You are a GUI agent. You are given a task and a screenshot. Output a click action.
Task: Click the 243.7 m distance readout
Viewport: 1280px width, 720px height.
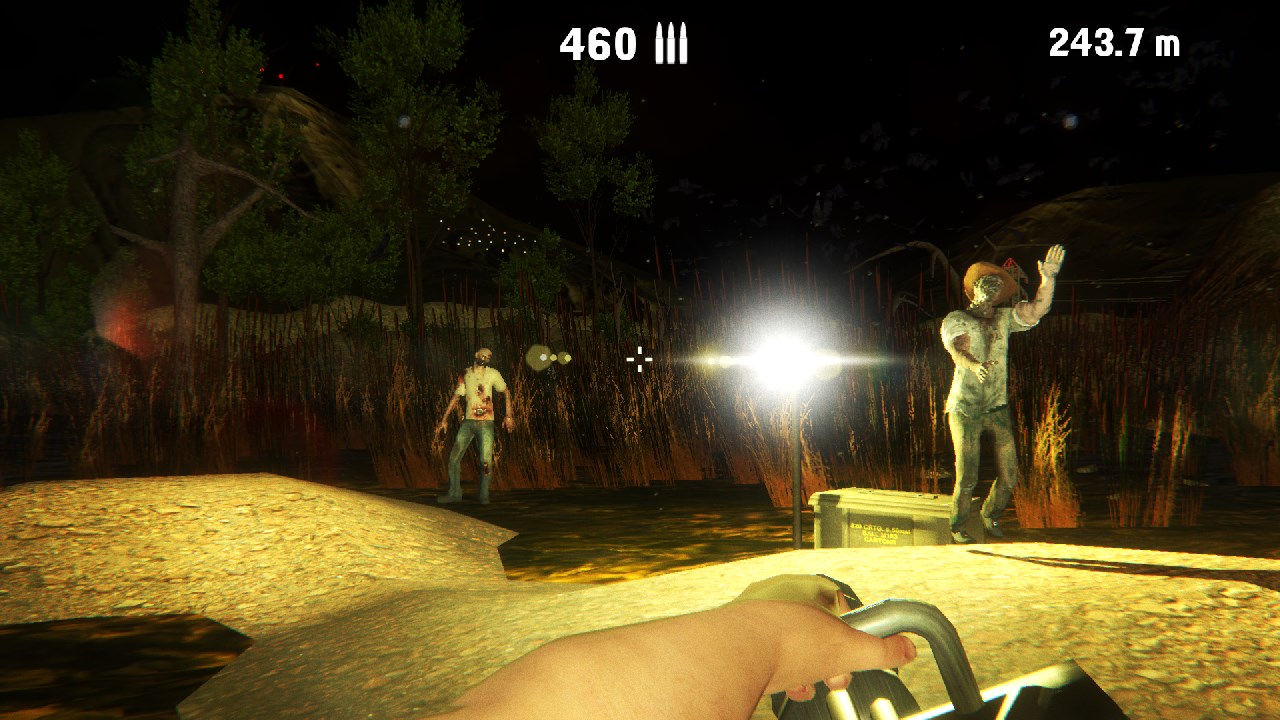[1113, 43]
